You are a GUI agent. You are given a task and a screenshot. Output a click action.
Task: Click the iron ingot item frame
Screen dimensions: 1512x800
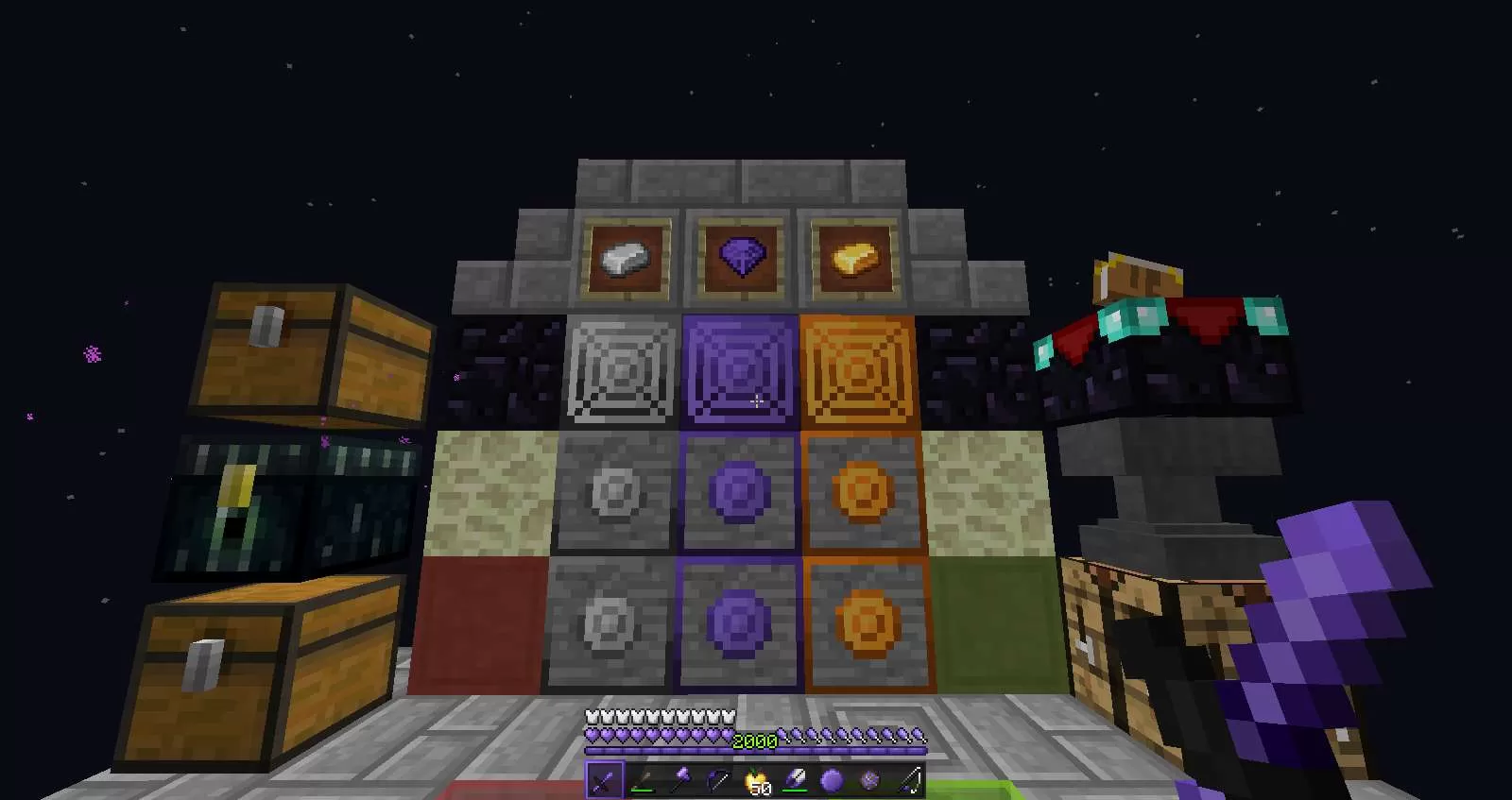(x=624, y=256)
